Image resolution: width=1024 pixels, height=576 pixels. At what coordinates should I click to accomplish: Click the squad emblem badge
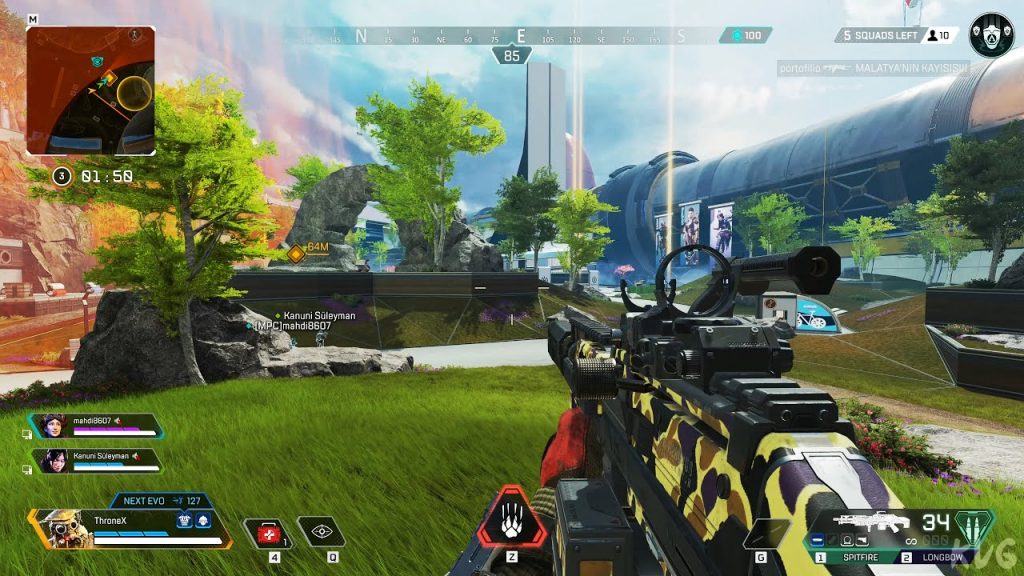(x=991, y=35)
